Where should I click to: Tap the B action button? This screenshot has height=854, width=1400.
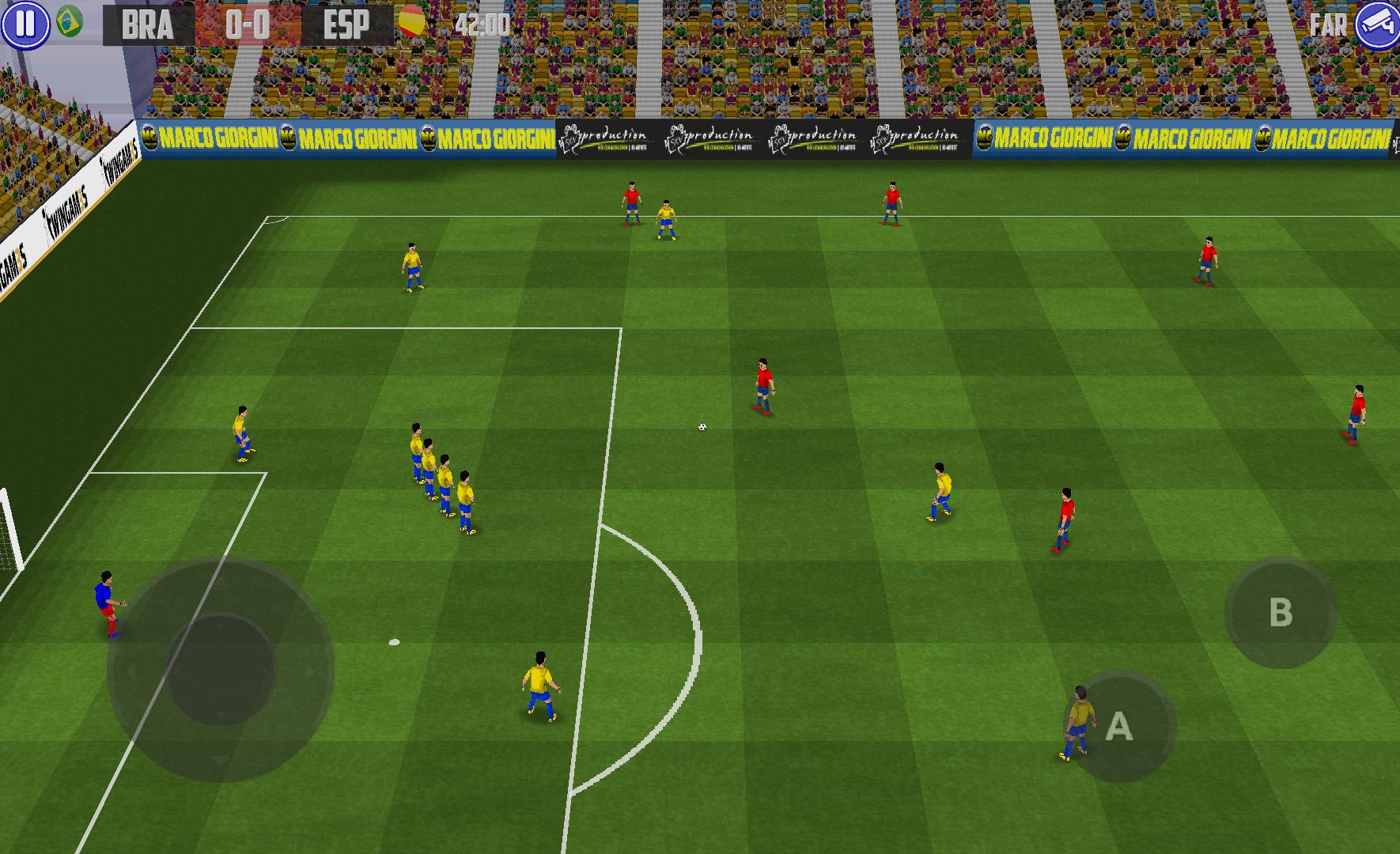(1280, 613)
